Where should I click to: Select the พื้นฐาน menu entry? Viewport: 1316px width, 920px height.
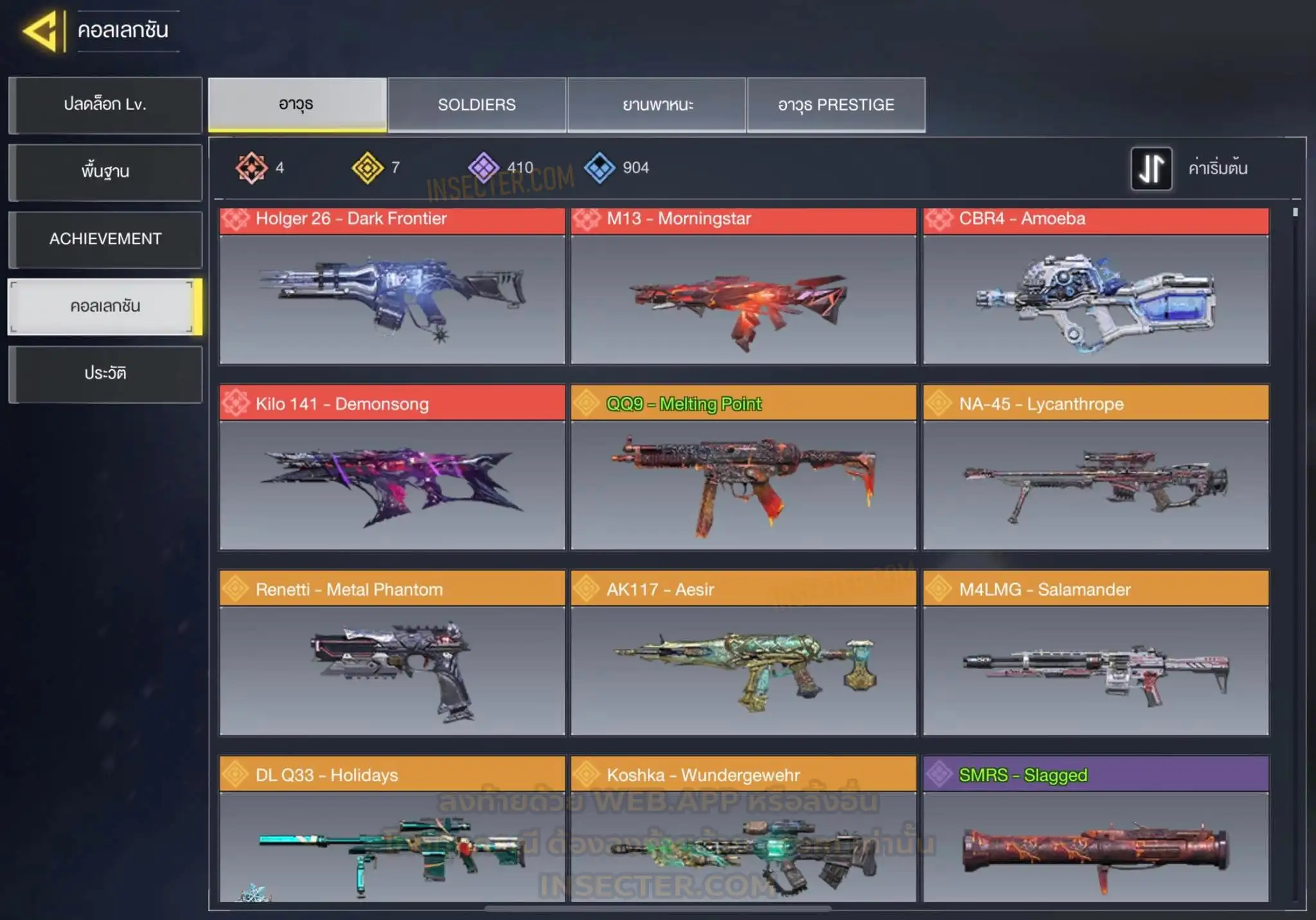pos(105,172)
